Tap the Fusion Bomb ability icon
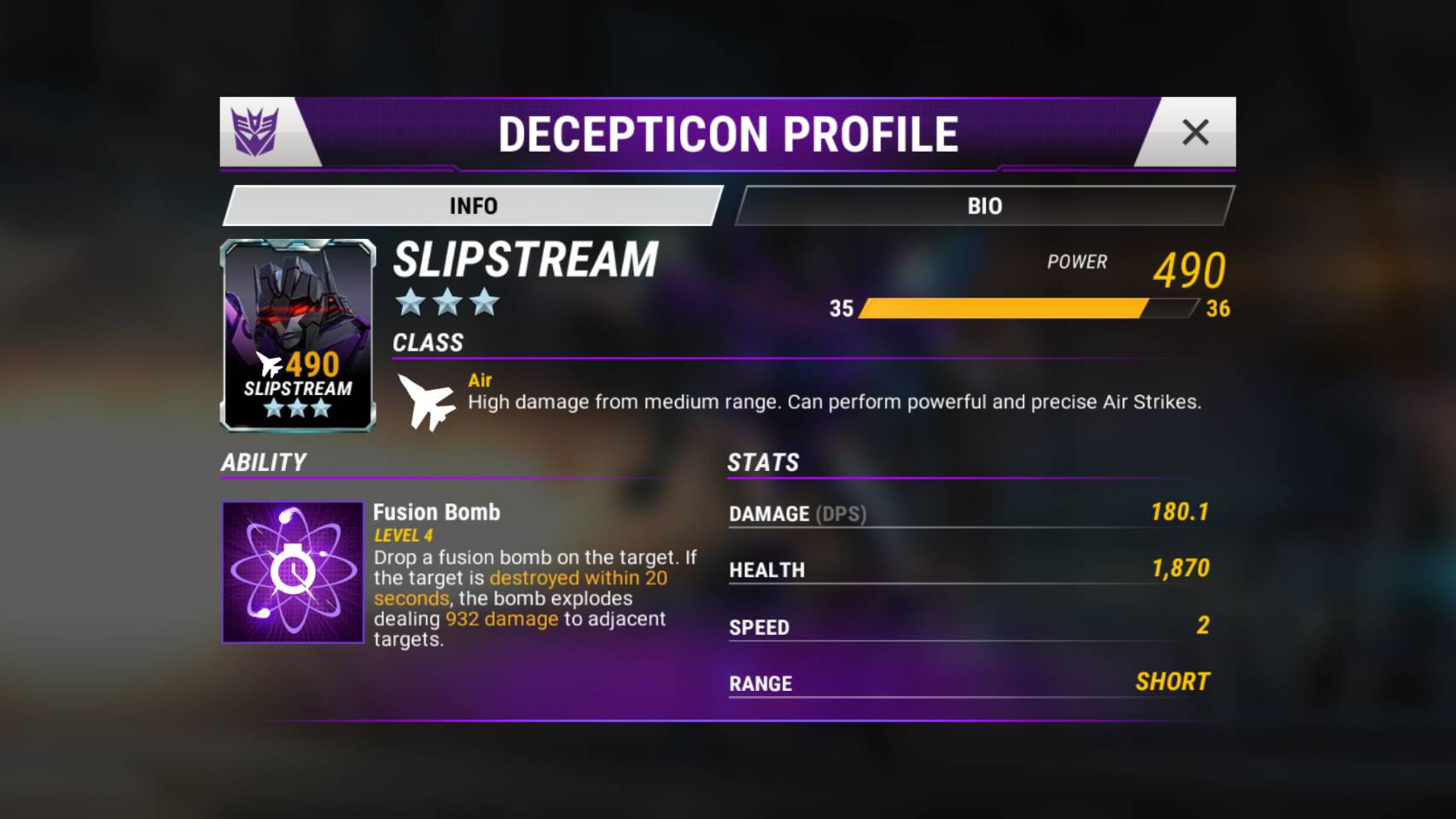 click(293, 572)
